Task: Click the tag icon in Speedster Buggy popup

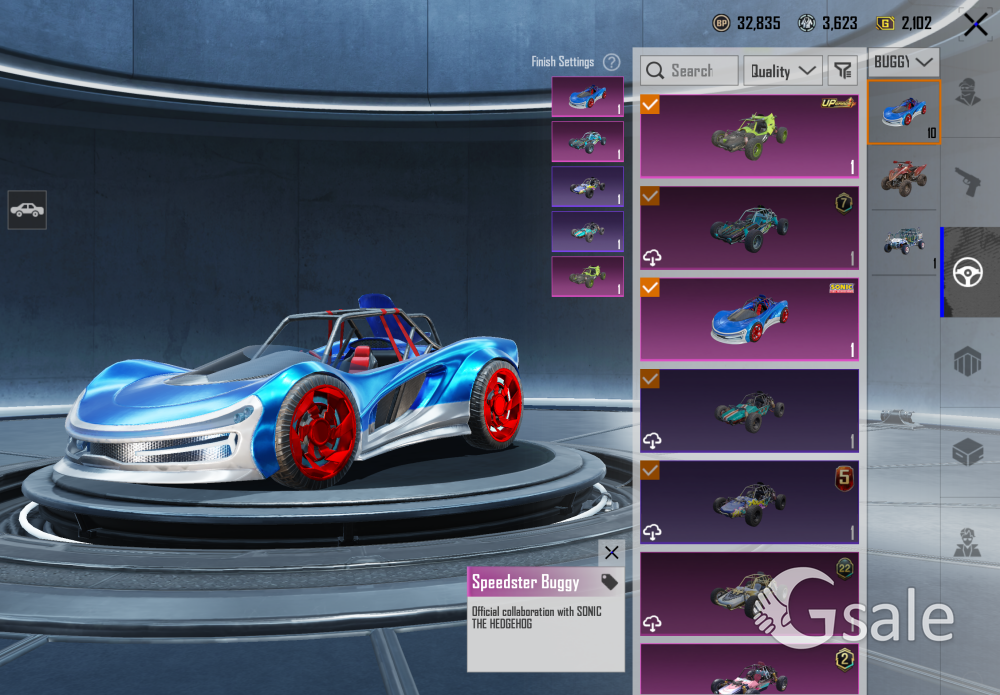Action: click(x=609, y=582)
